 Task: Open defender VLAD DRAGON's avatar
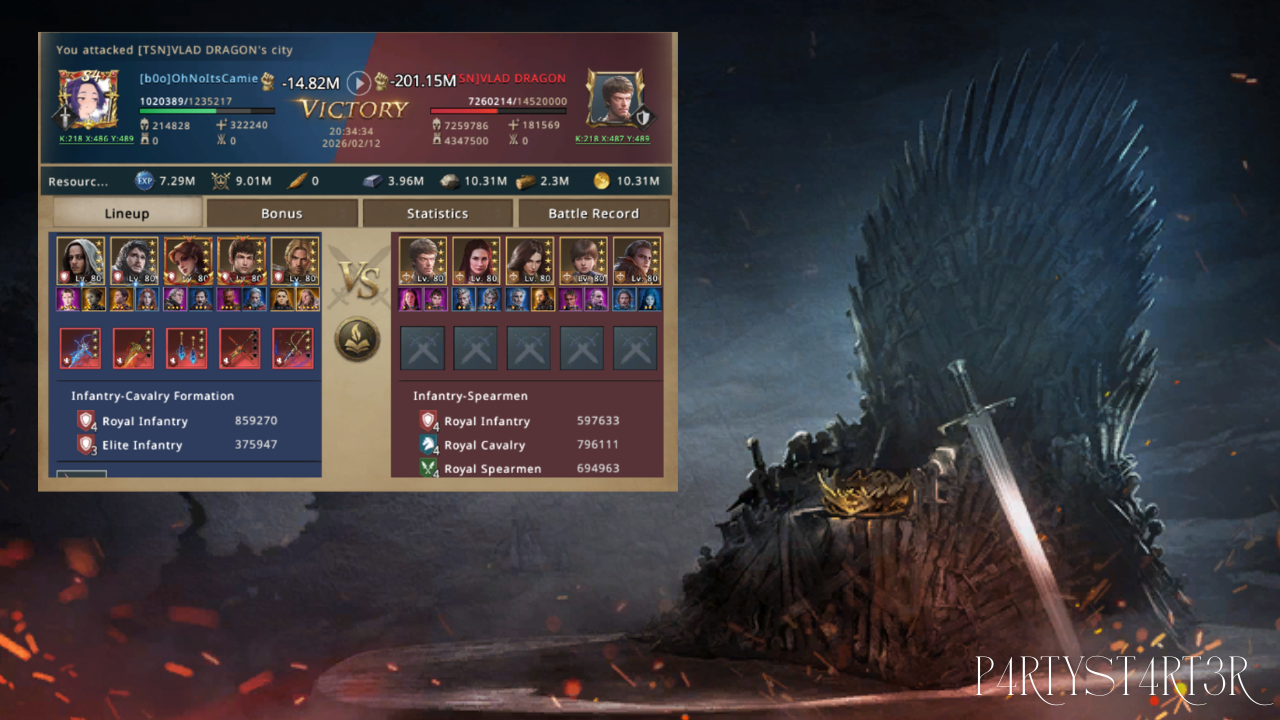coord(613,100)
